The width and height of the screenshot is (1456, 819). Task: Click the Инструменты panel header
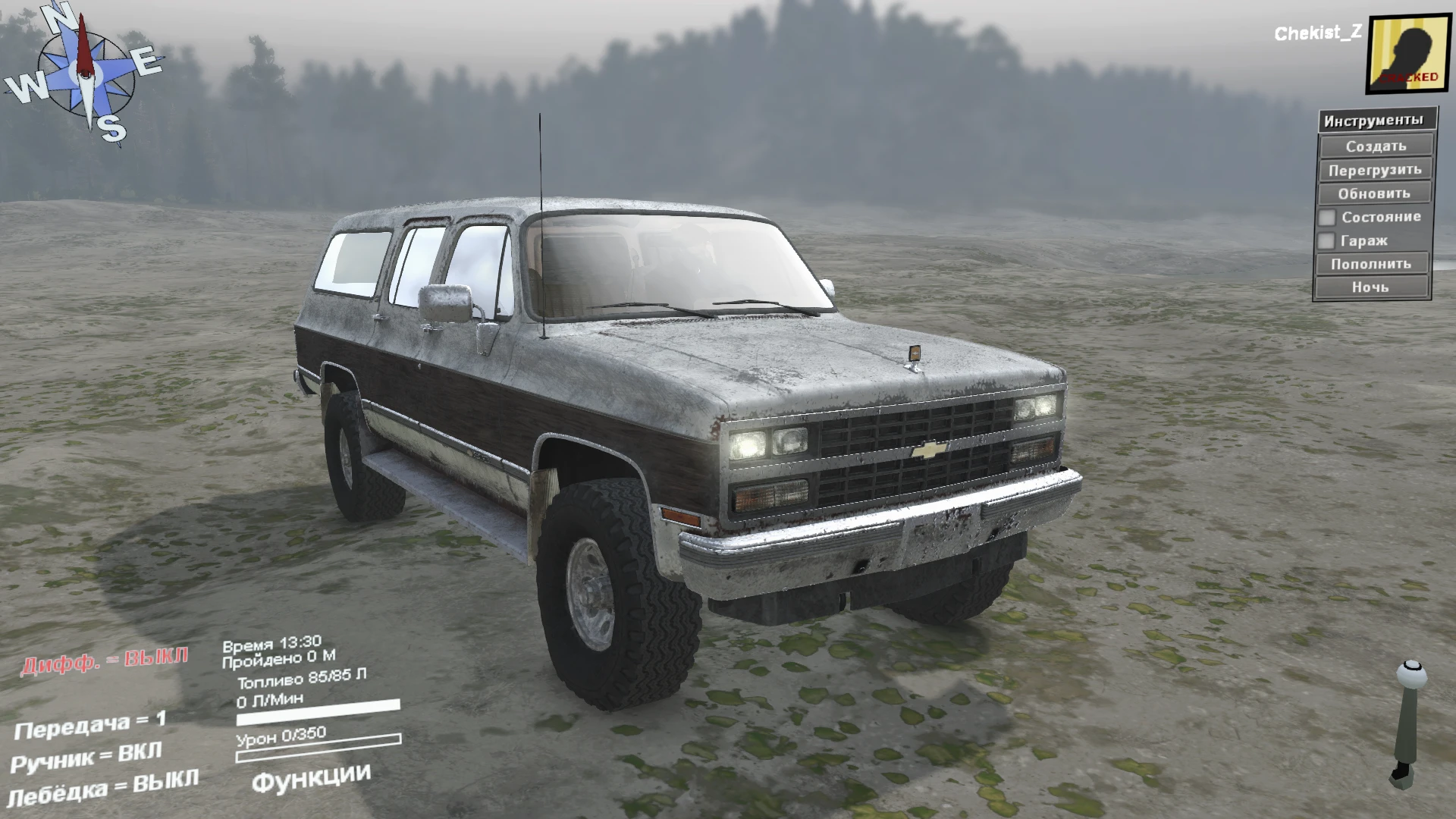(x=1373, y=120)
